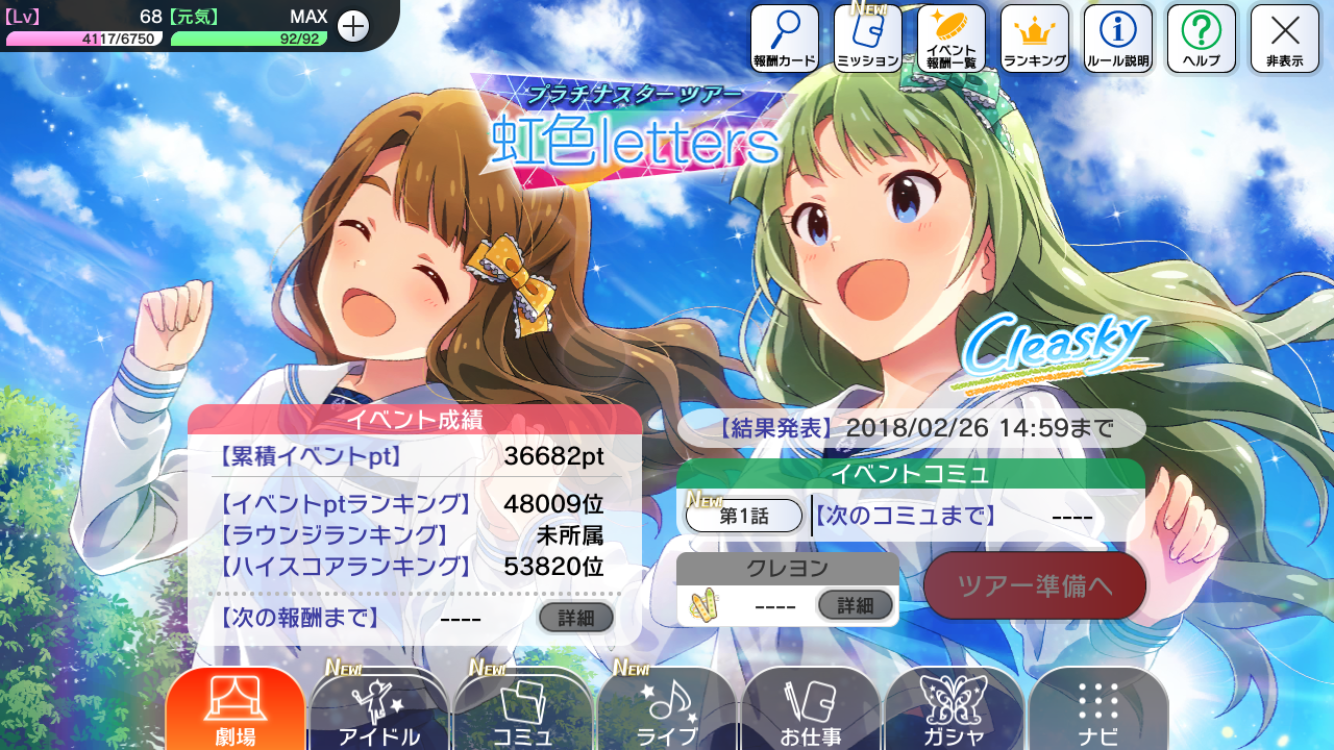Open the ミッション missions menu

[x=868, y=39]
